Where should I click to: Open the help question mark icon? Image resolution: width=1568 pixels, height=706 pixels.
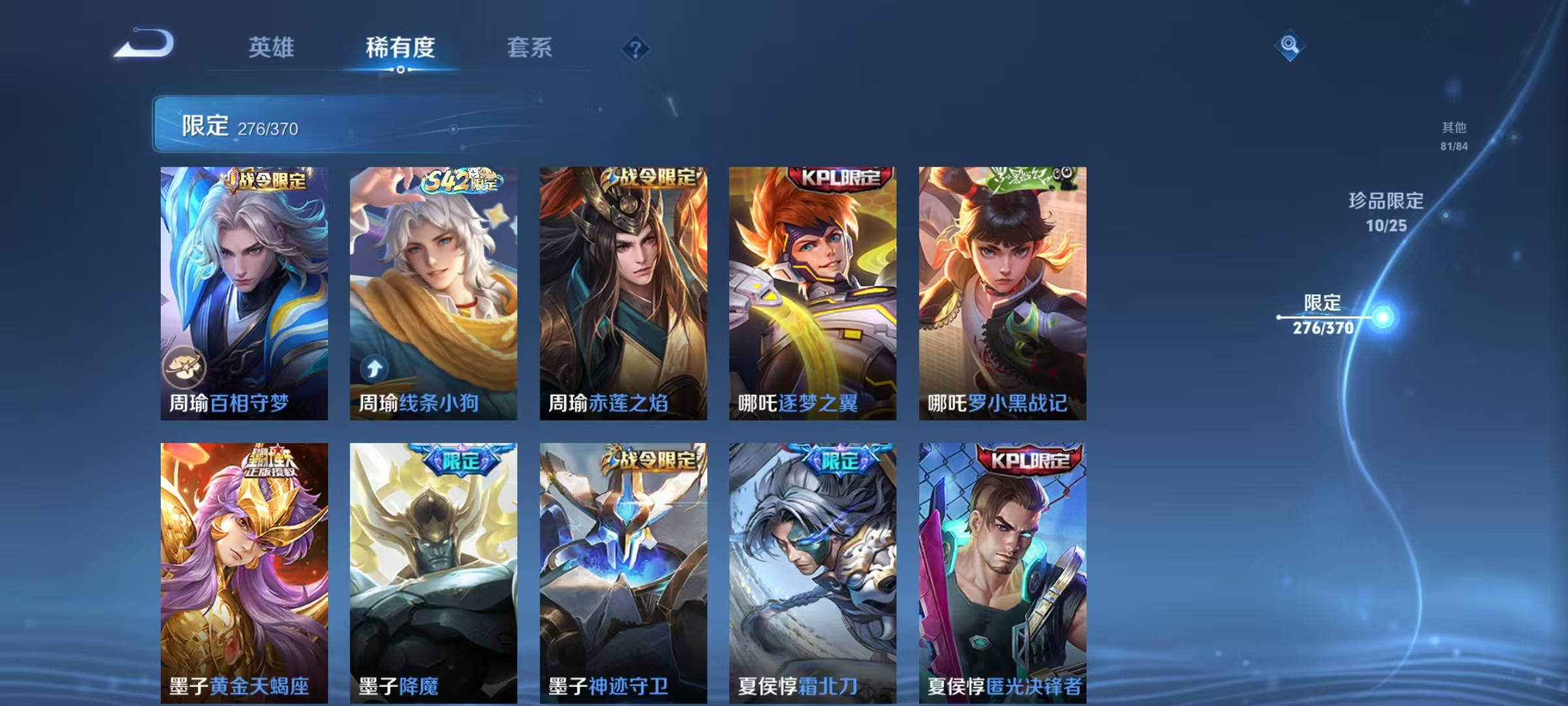pos(634,48)
